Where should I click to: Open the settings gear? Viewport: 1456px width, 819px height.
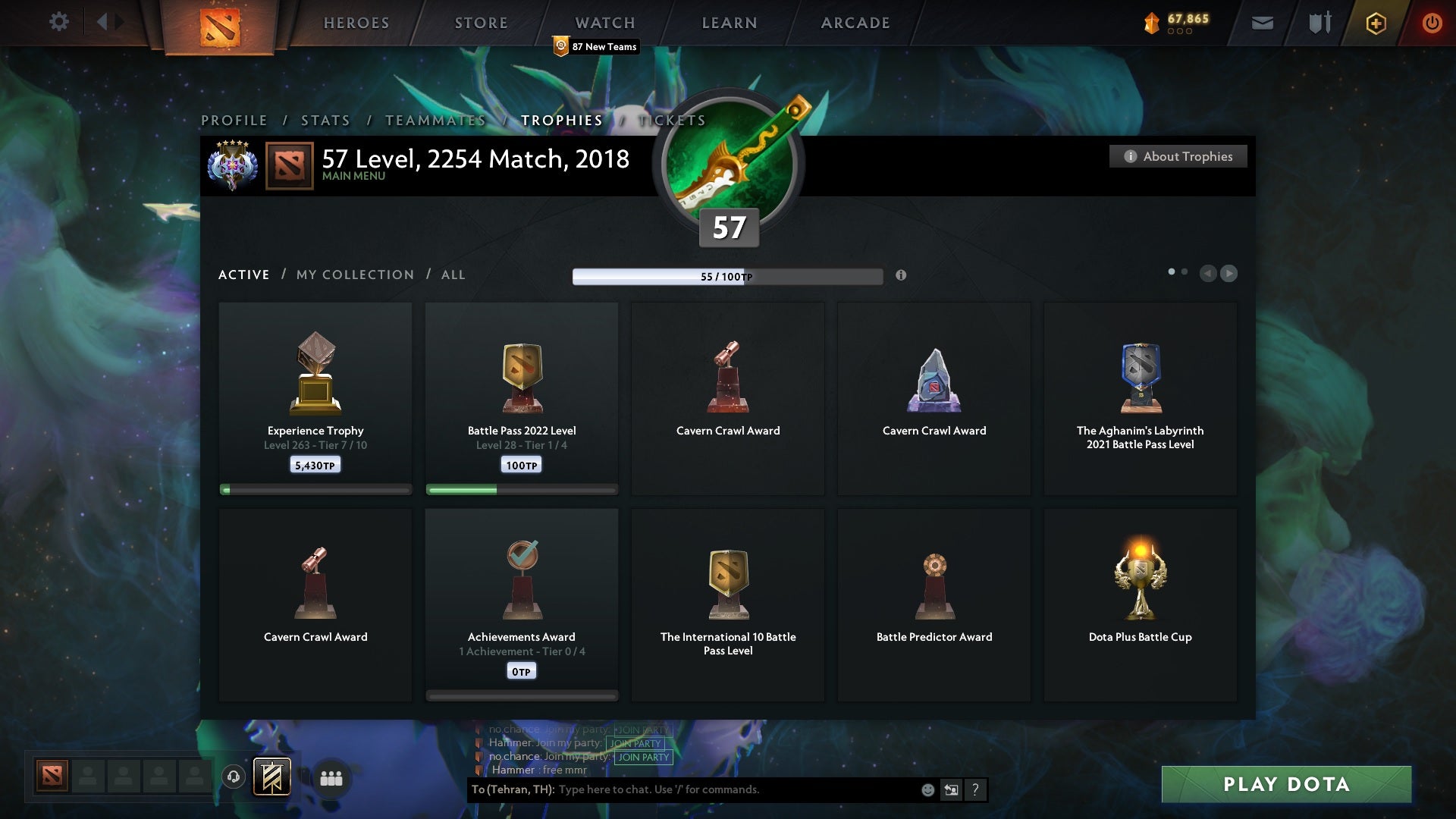pyautogui.click(x=59, y=21)
